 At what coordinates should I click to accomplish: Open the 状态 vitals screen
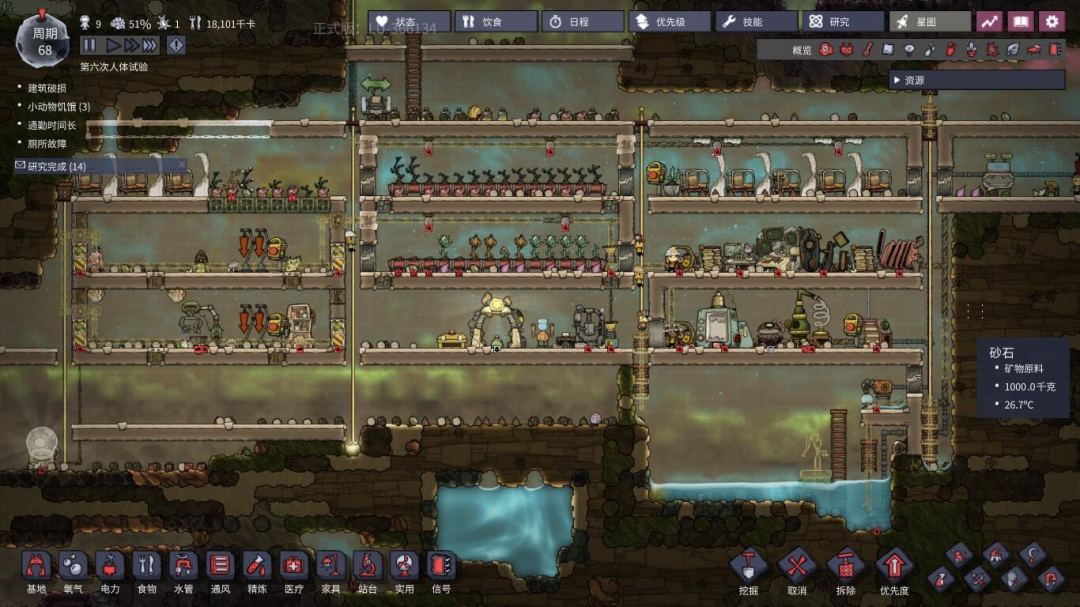[408, 21]
